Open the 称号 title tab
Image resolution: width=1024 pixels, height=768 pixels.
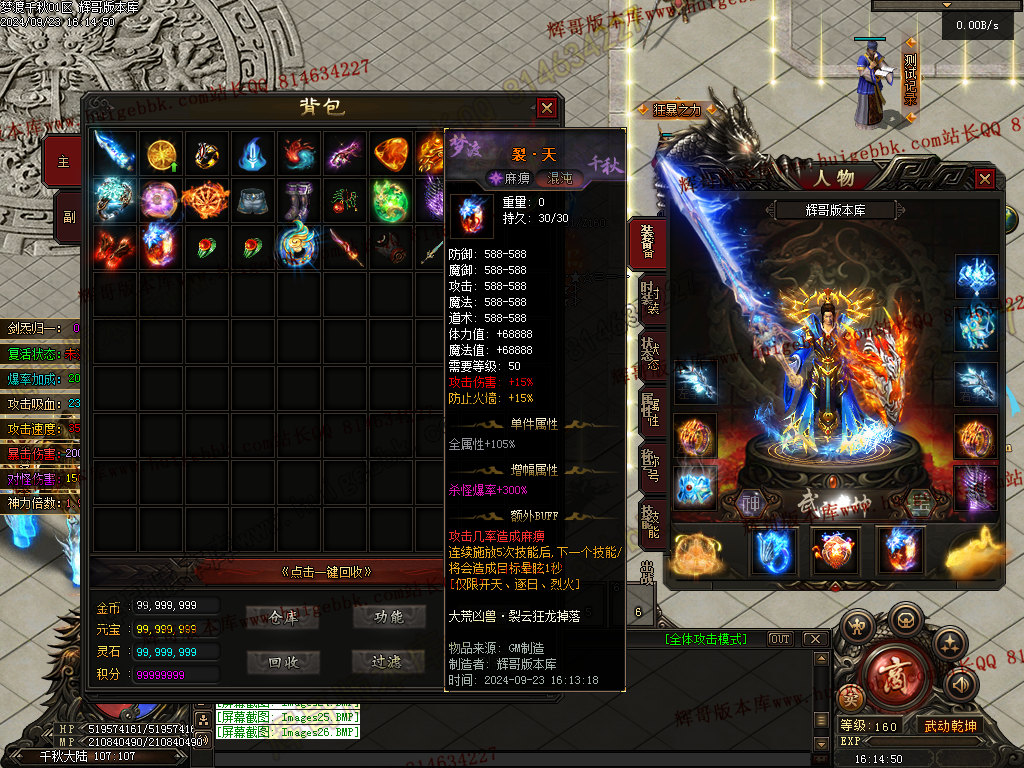(x=650, y=465)
